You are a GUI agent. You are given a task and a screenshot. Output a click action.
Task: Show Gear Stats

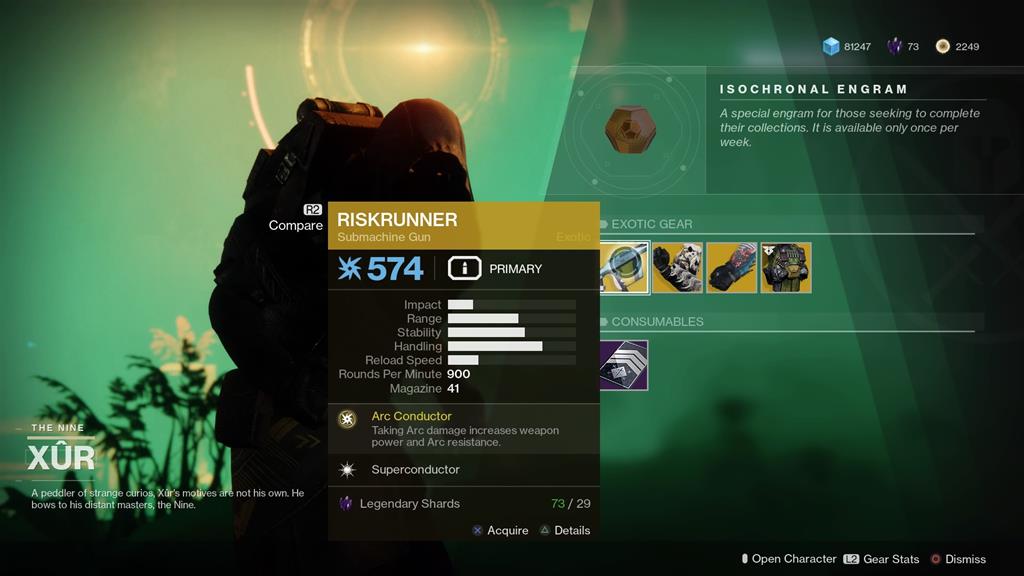(879, 559)
